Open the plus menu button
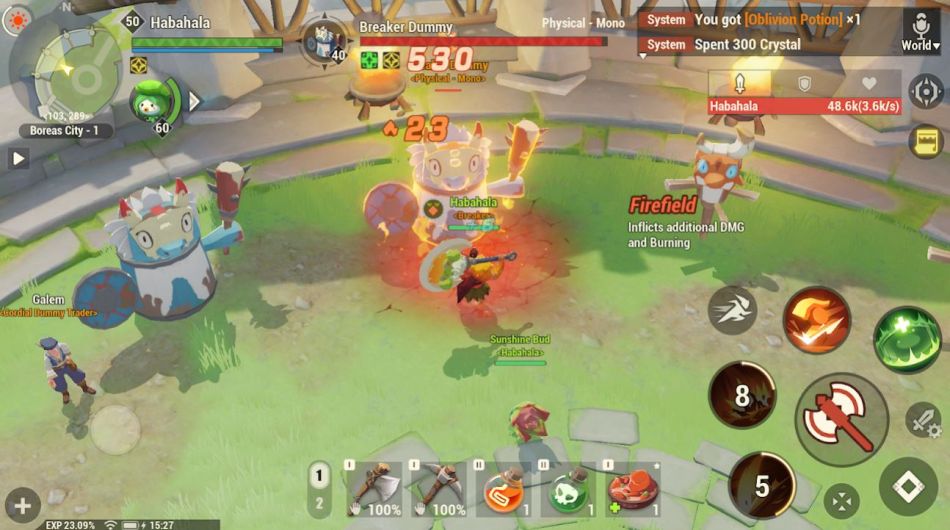The width and height of the screenshot is (950, 530). click(22, 505)
